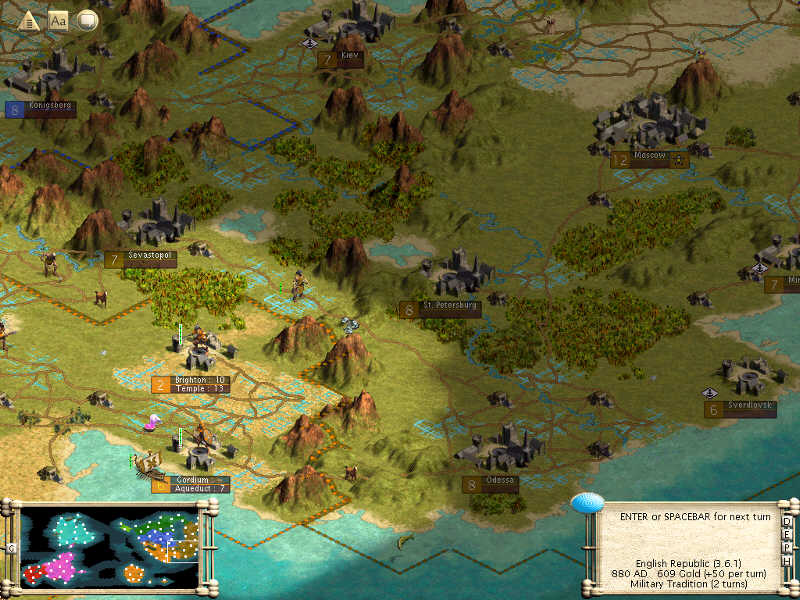Select the Brighton city name label
Image resolution: width=800 pixels, height=600 pixels.
coord(190,380)
